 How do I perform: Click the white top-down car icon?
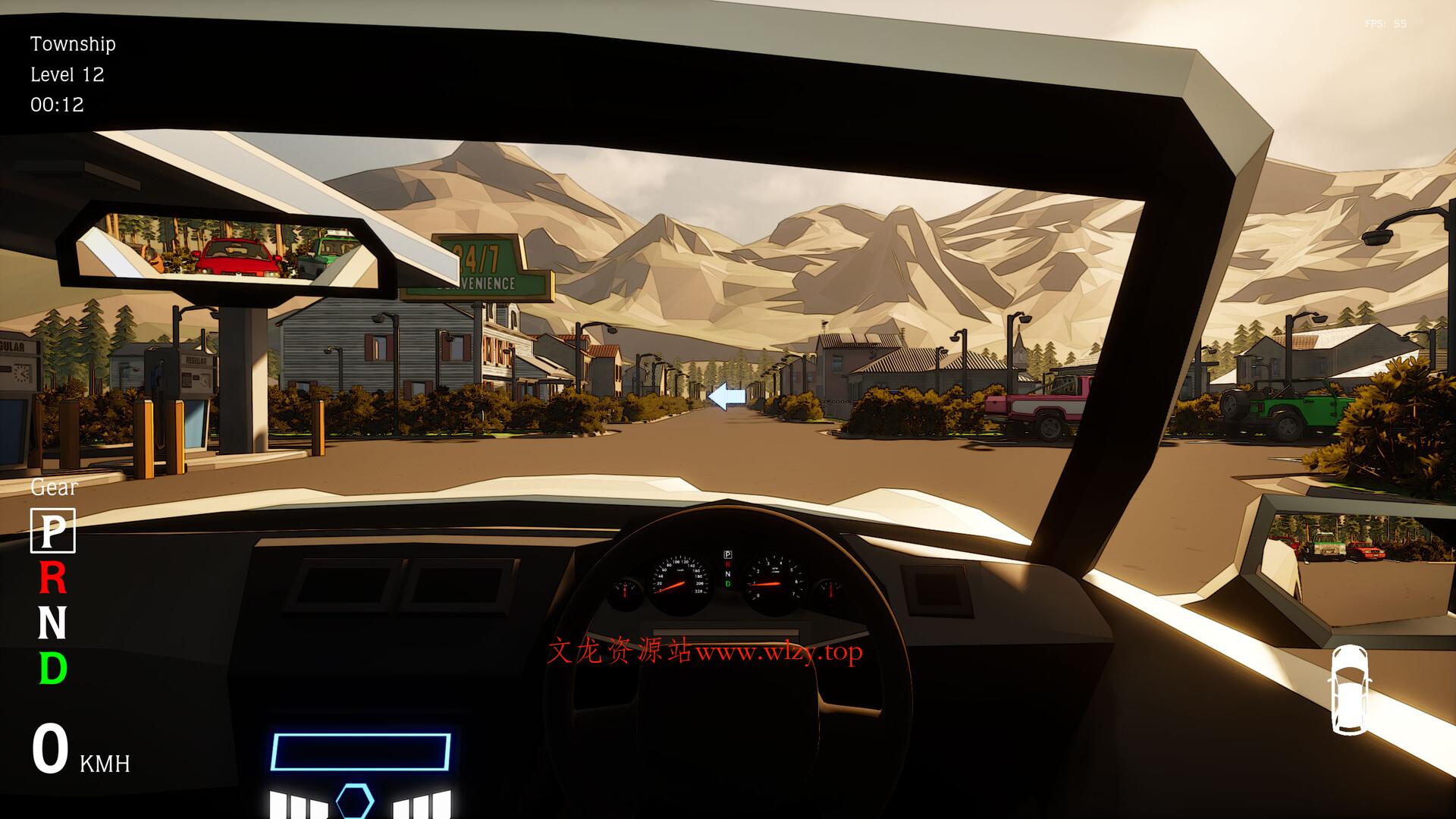click(x=1350, y=689)
